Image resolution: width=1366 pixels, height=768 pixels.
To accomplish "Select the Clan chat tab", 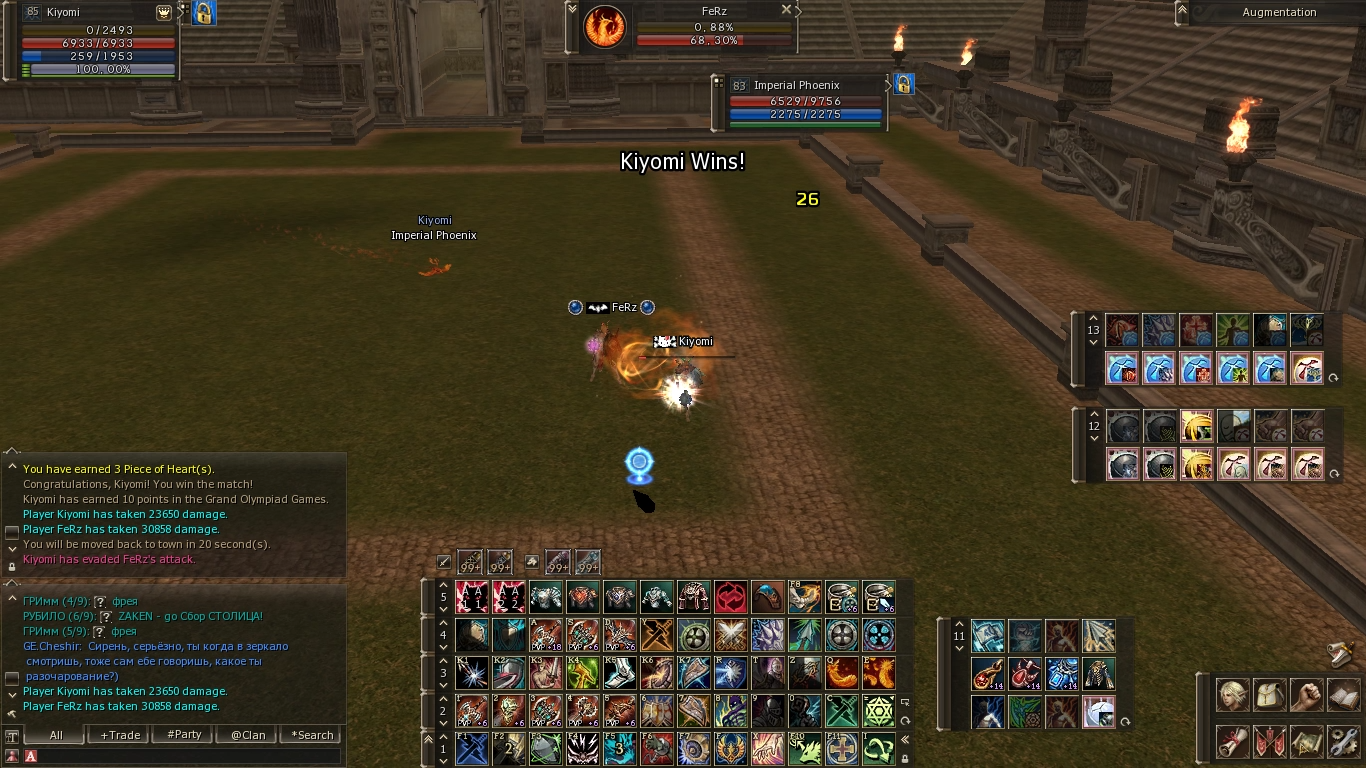I will (x=248, y=735).
